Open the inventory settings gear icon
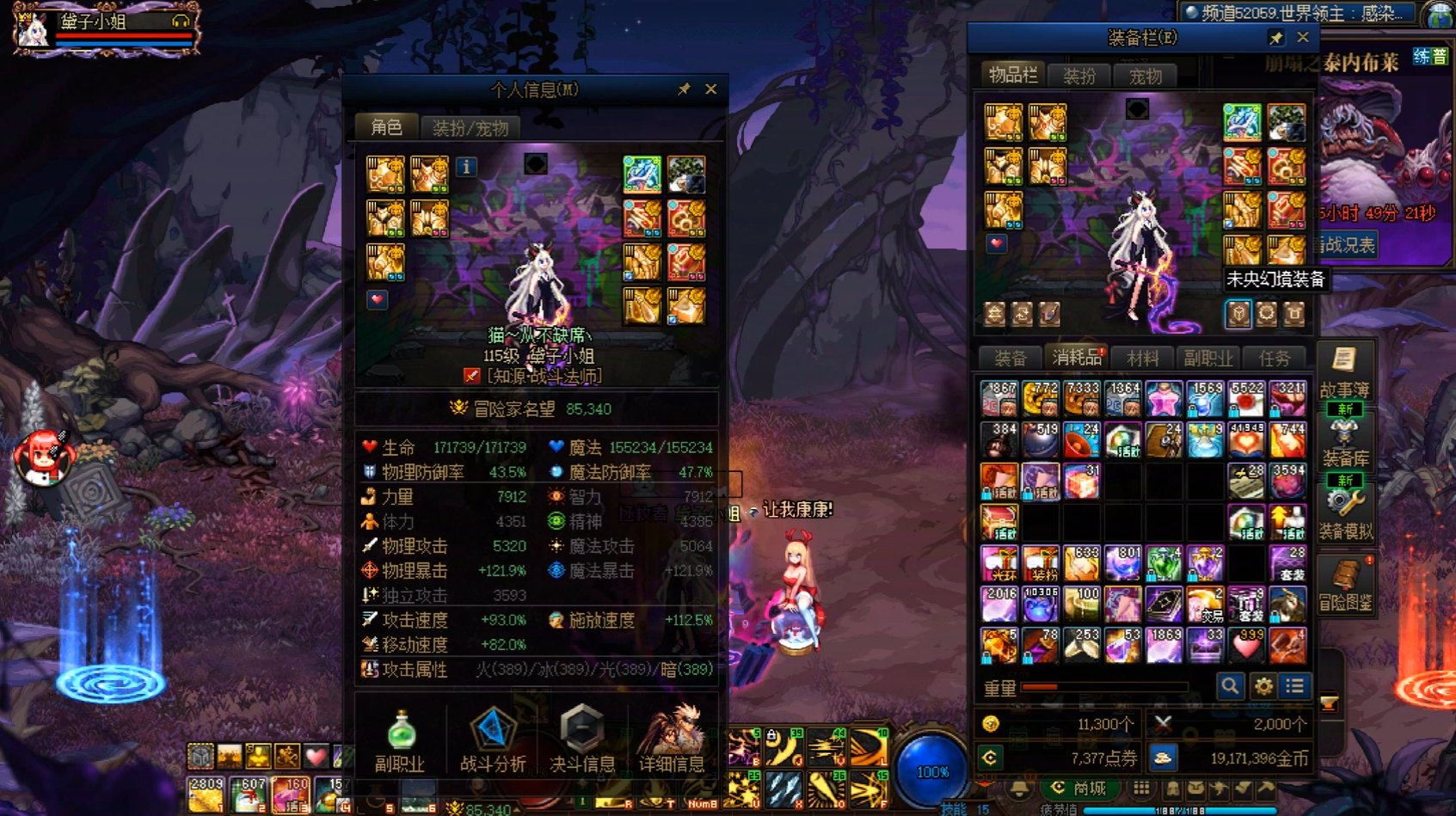This screenshot has width=1456, height=816. [x=1262, y=686]
